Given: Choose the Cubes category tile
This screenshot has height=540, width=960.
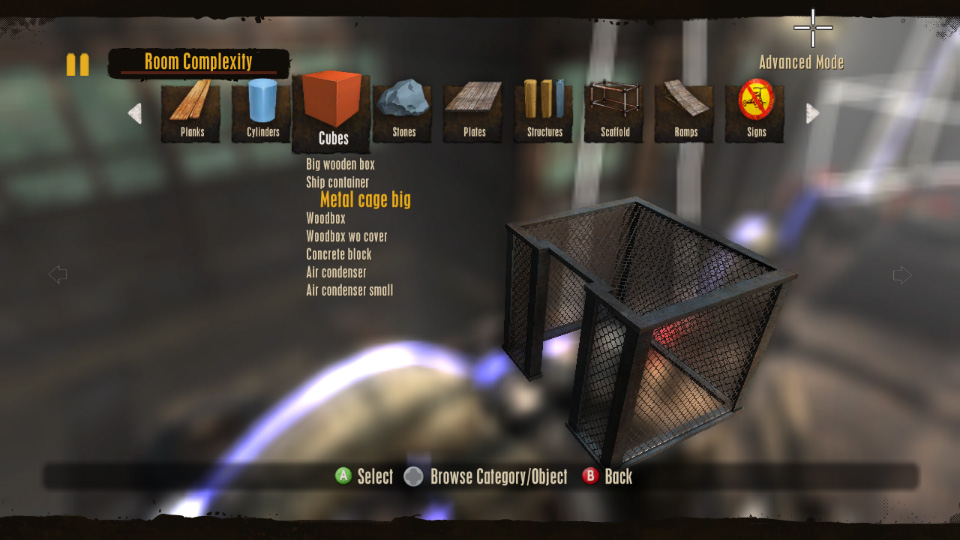Looking at the screenshot, I should (x=332, y=110).
